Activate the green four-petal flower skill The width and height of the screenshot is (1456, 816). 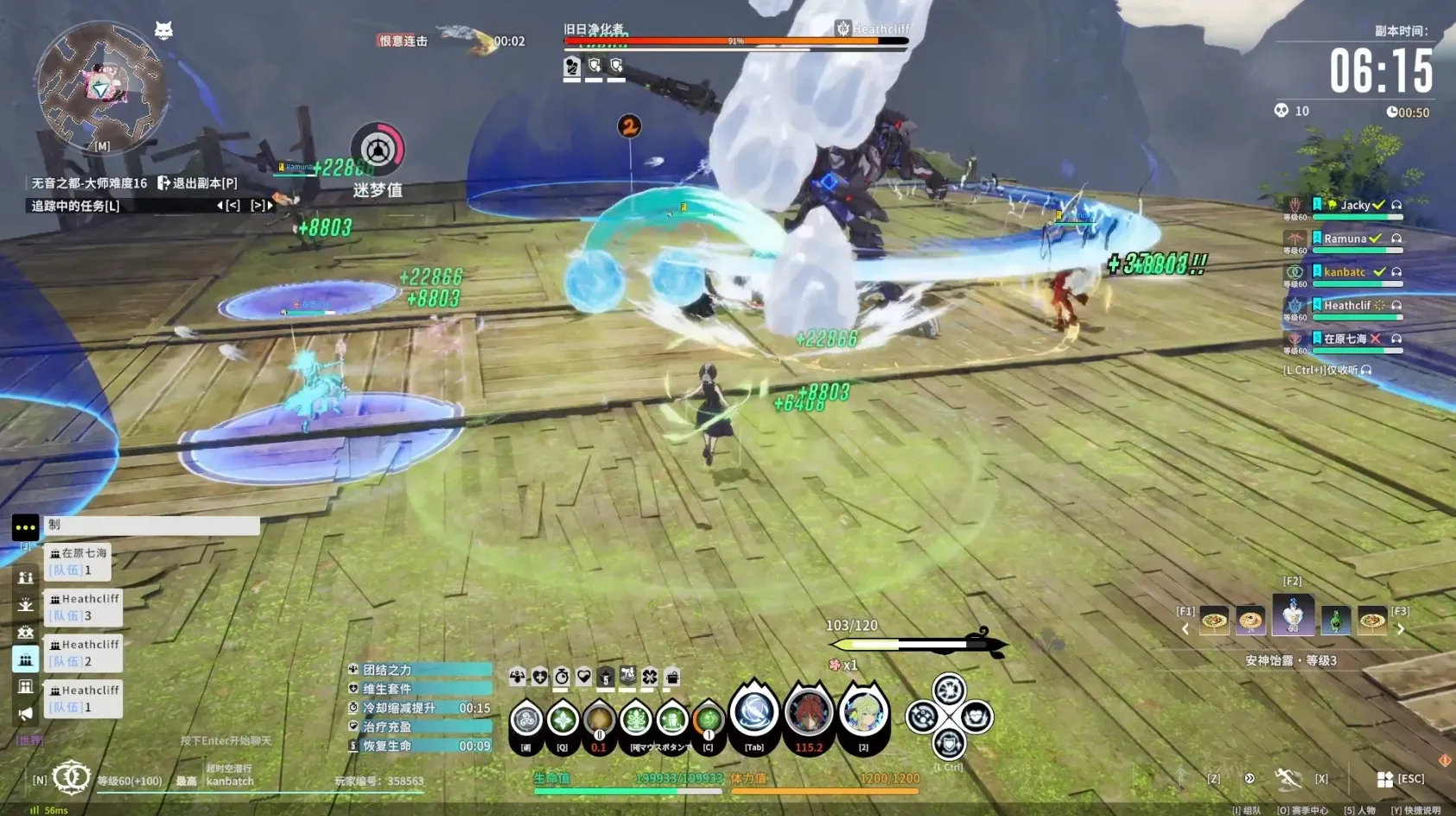click(x=563, y=719)
